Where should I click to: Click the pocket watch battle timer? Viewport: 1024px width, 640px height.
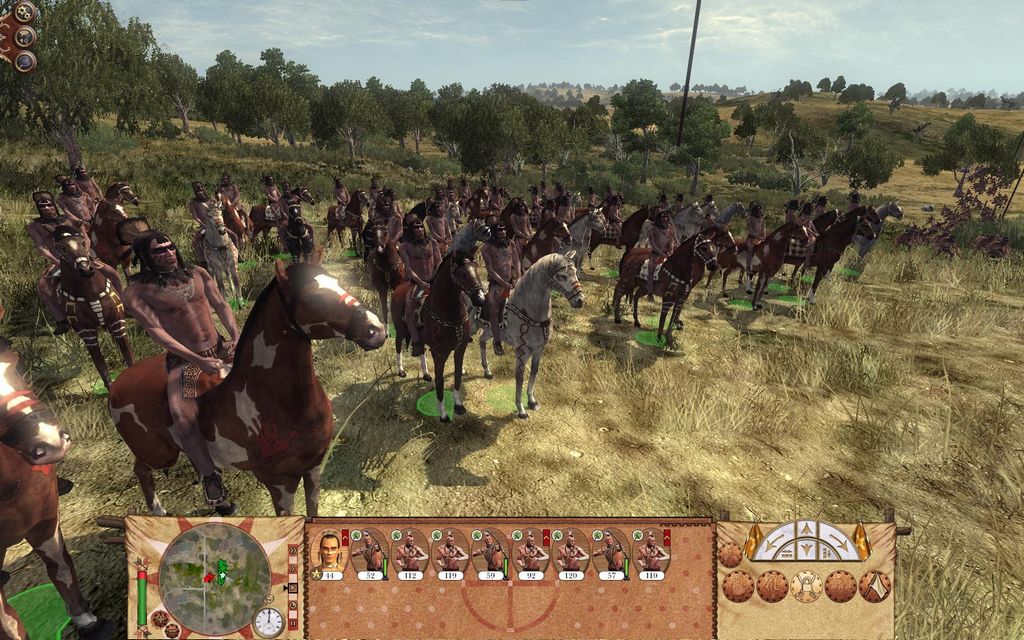(268, 621)
